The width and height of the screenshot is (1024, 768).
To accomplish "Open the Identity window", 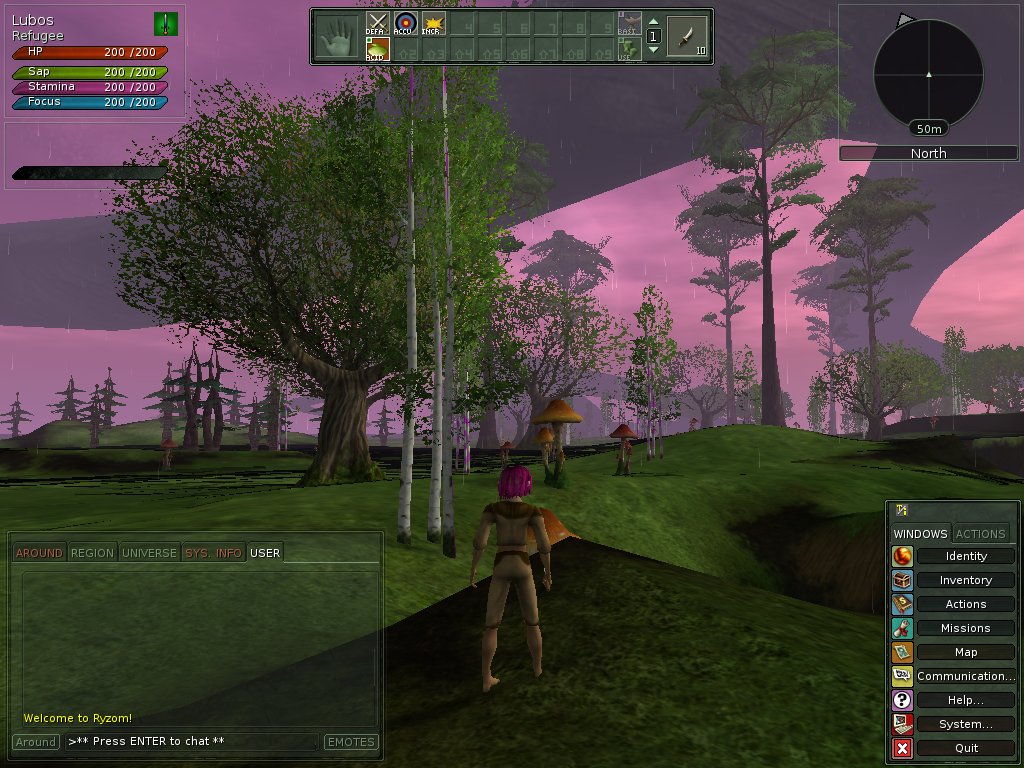I will pos(965,556).
